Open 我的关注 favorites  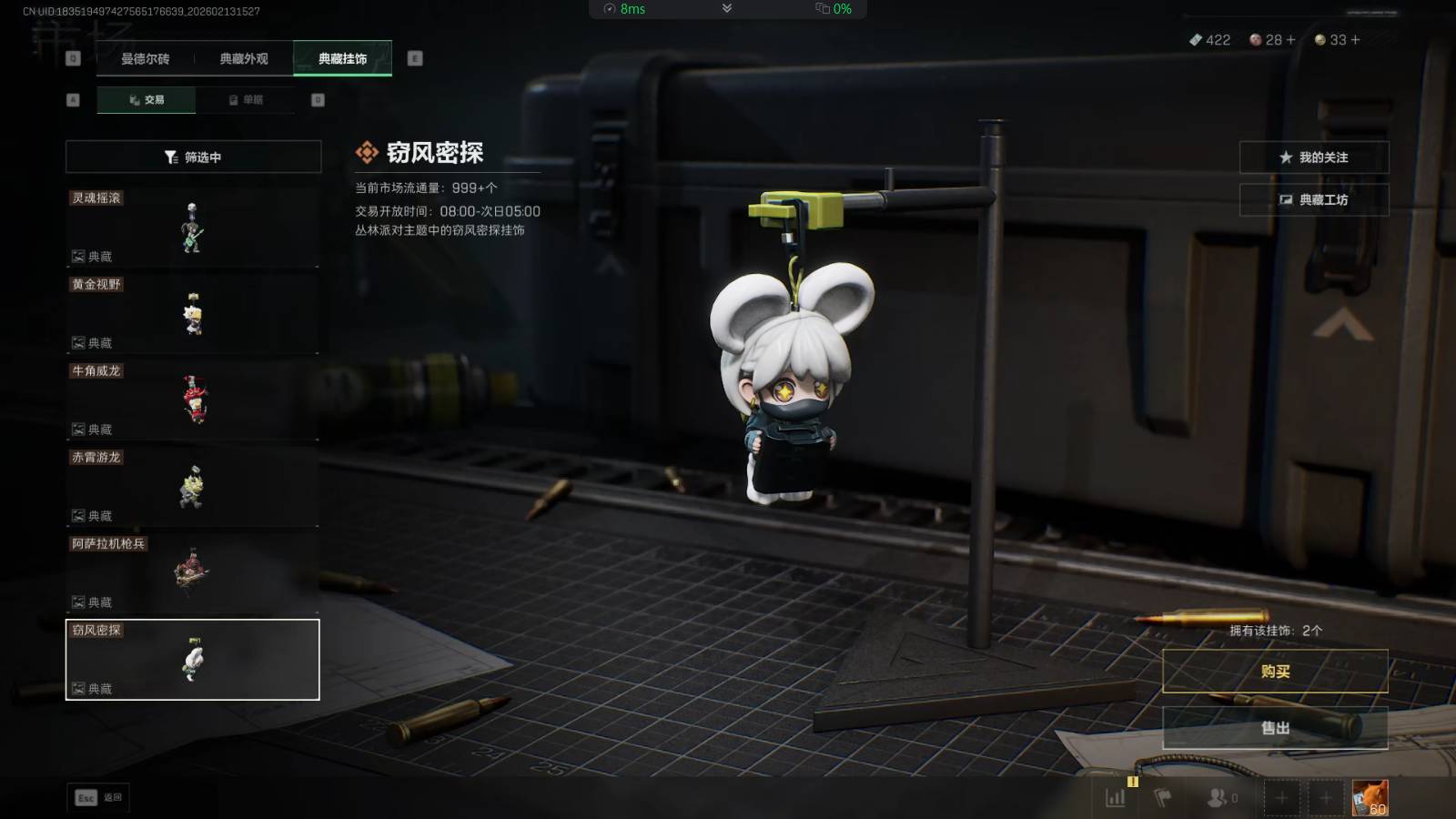point(1313,157)
